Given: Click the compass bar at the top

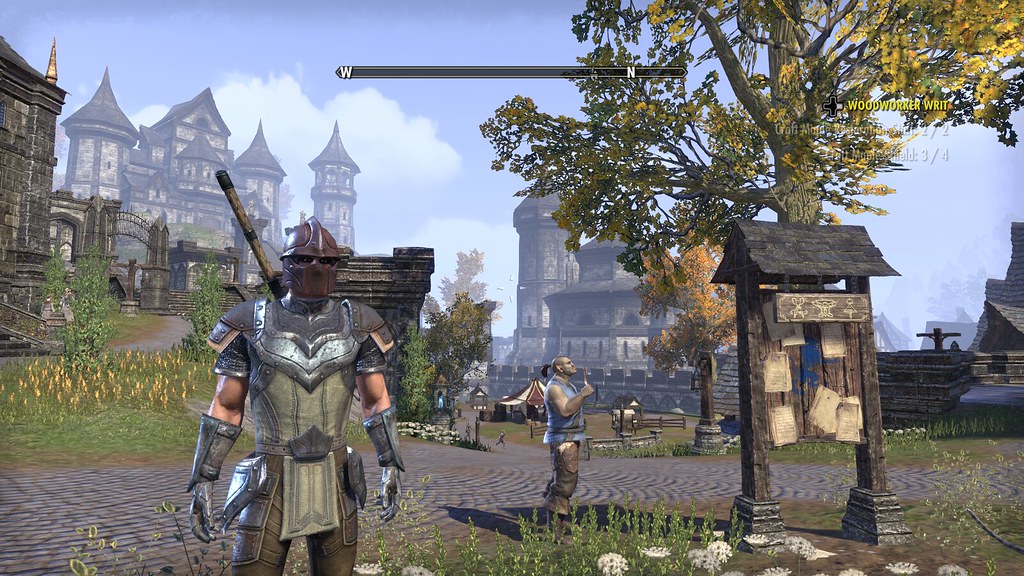Looking at the screenshot, I should click(511, 72).
